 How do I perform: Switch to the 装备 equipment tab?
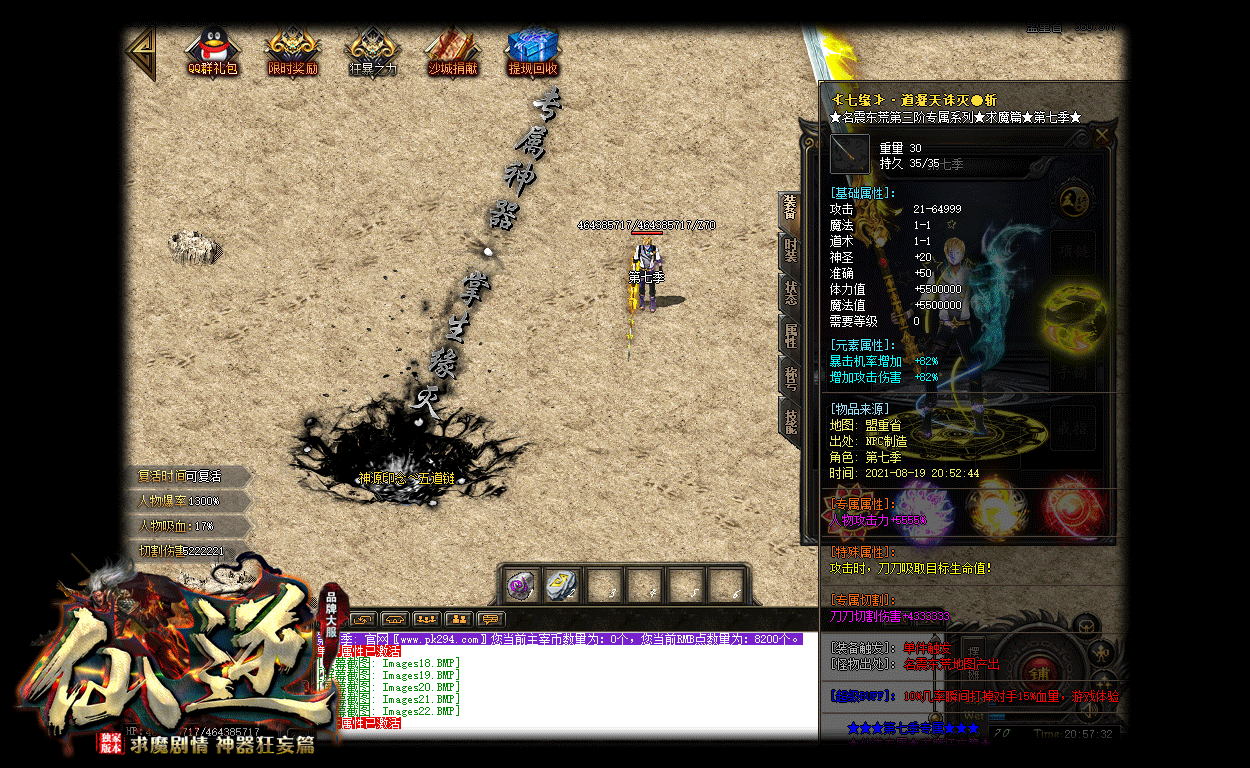click(x=790, y=209)
